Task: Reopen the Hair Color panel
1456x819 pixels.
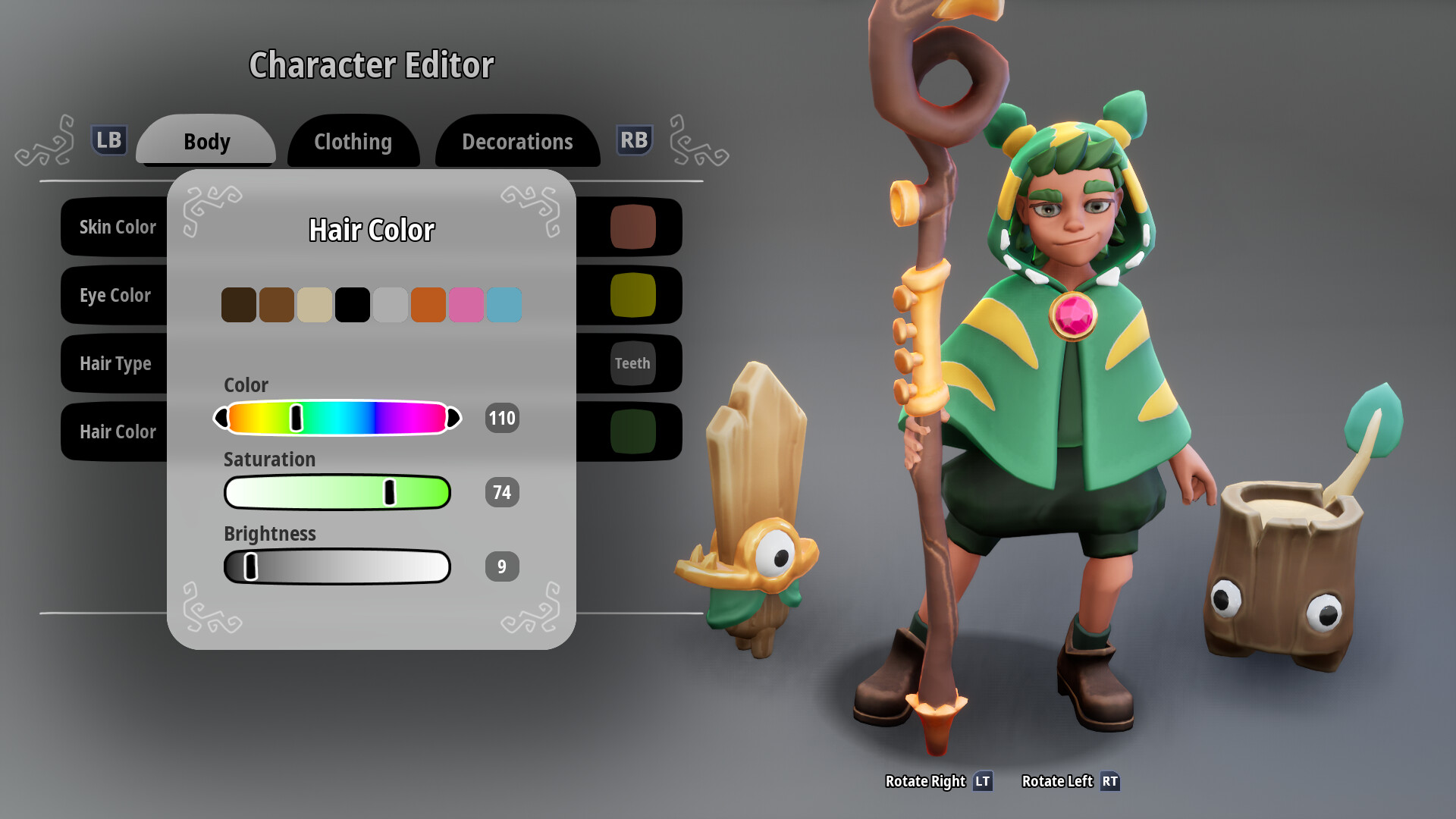Action: coord(118,431)
